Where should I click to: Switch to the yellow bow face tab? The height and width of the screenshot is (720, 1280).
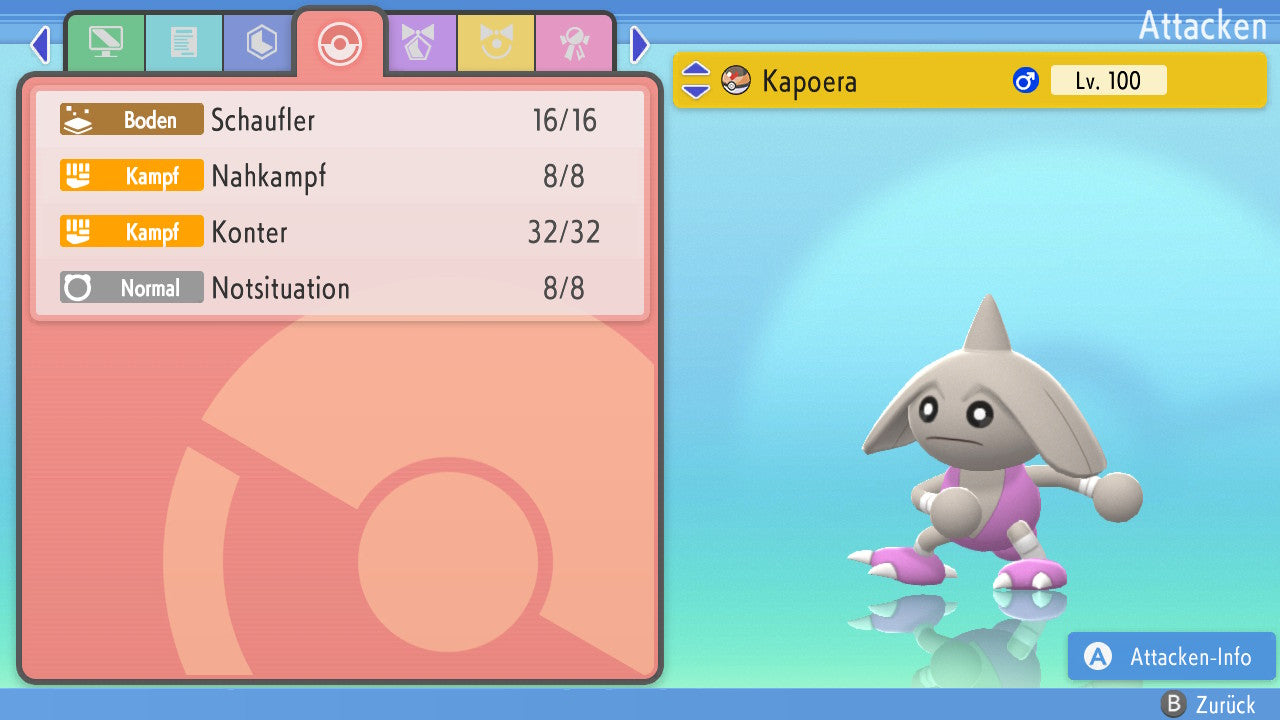496,42
